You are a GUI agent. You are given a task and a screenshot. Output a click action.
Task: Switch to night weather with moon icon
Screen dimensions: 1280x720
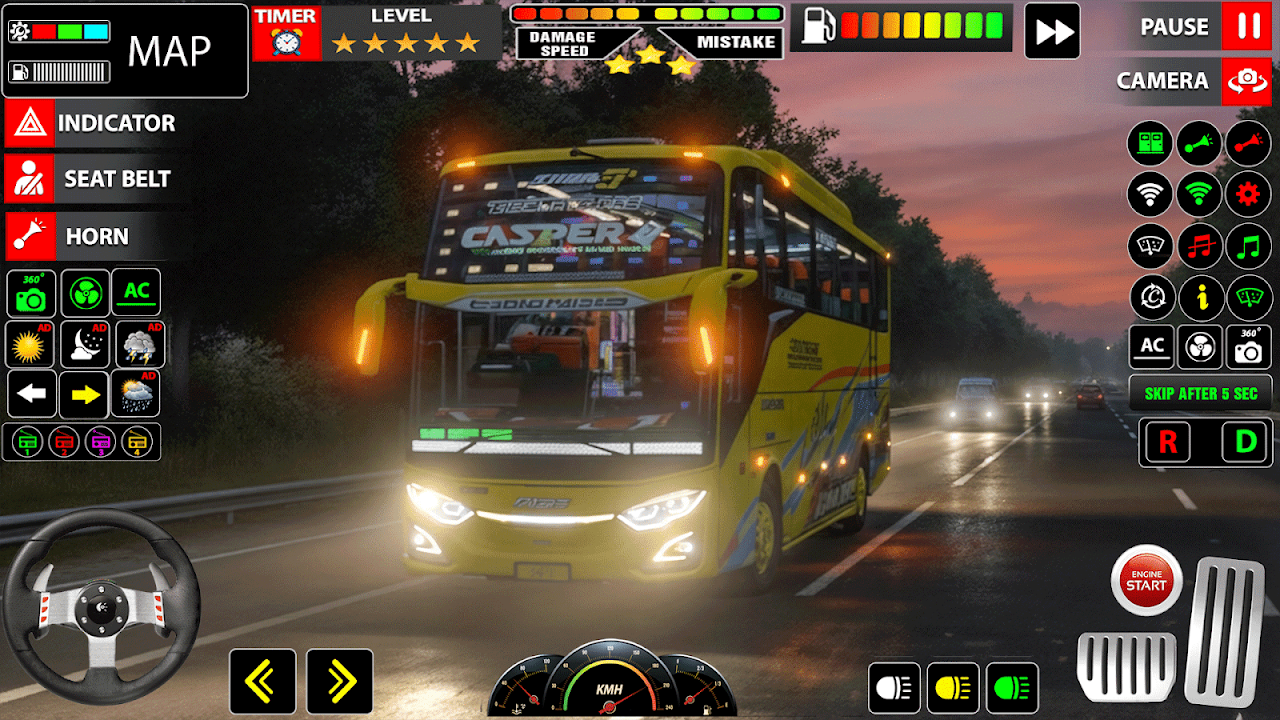(x=85, y=345)
